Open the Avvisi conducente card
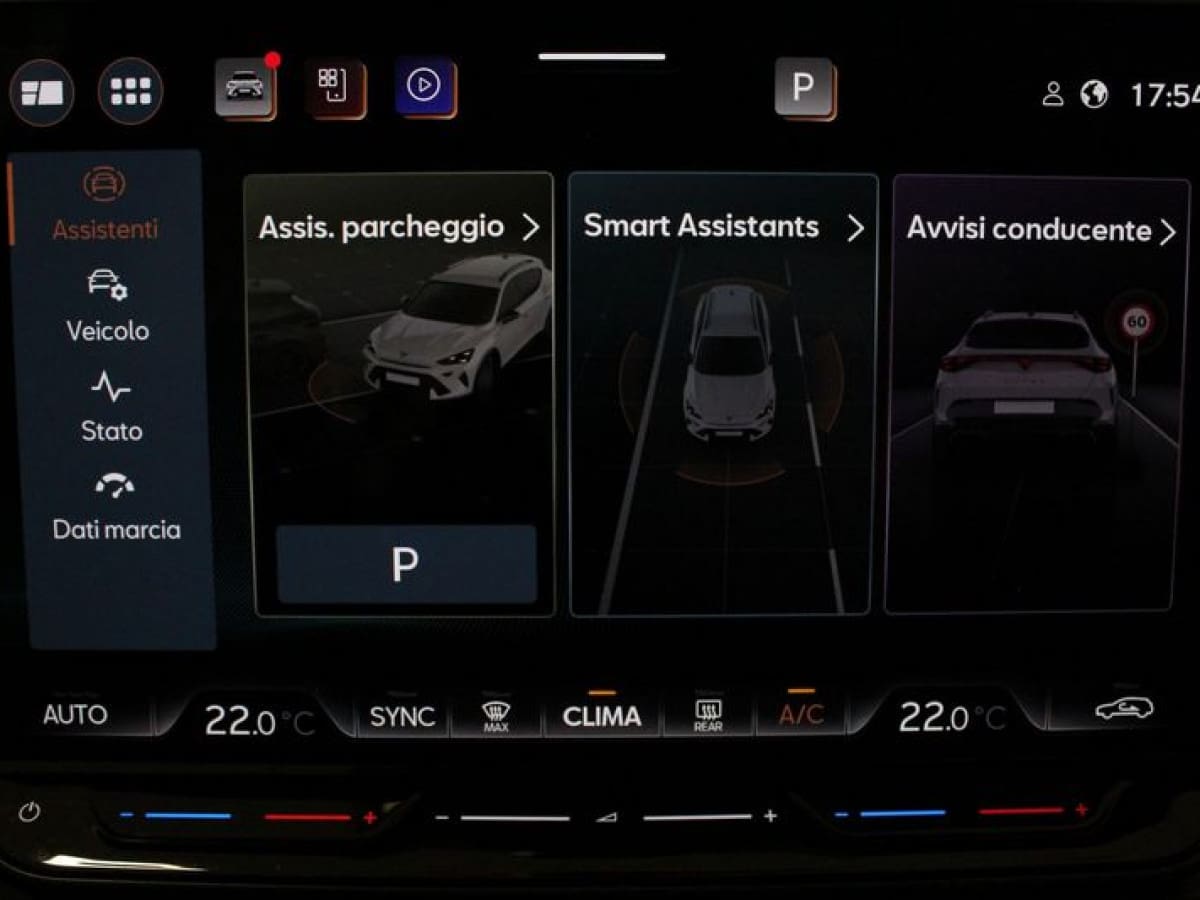 tap(1038, 230)
